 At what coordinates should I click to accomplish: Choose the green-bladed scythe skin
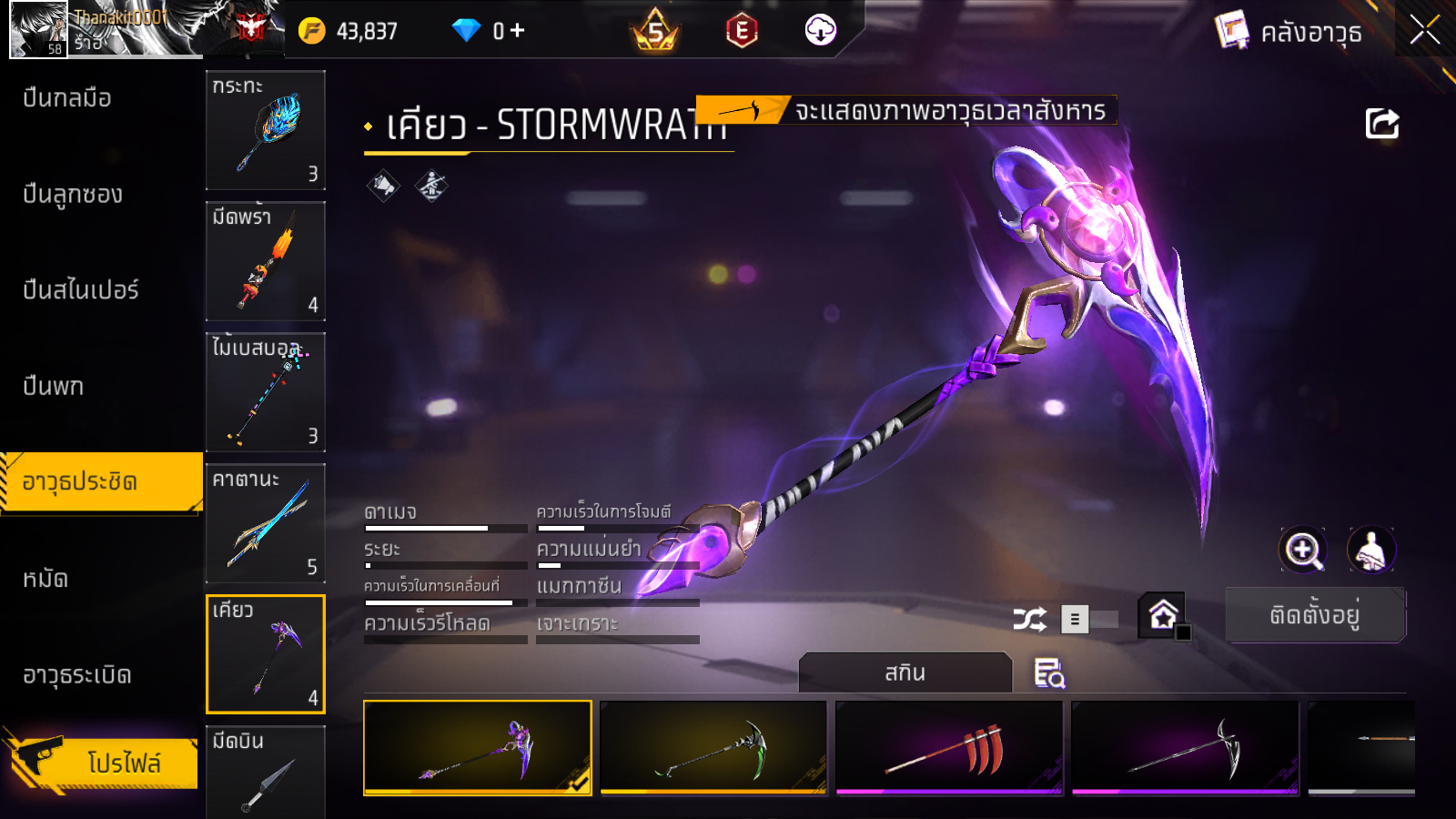(x=713, y=748)
